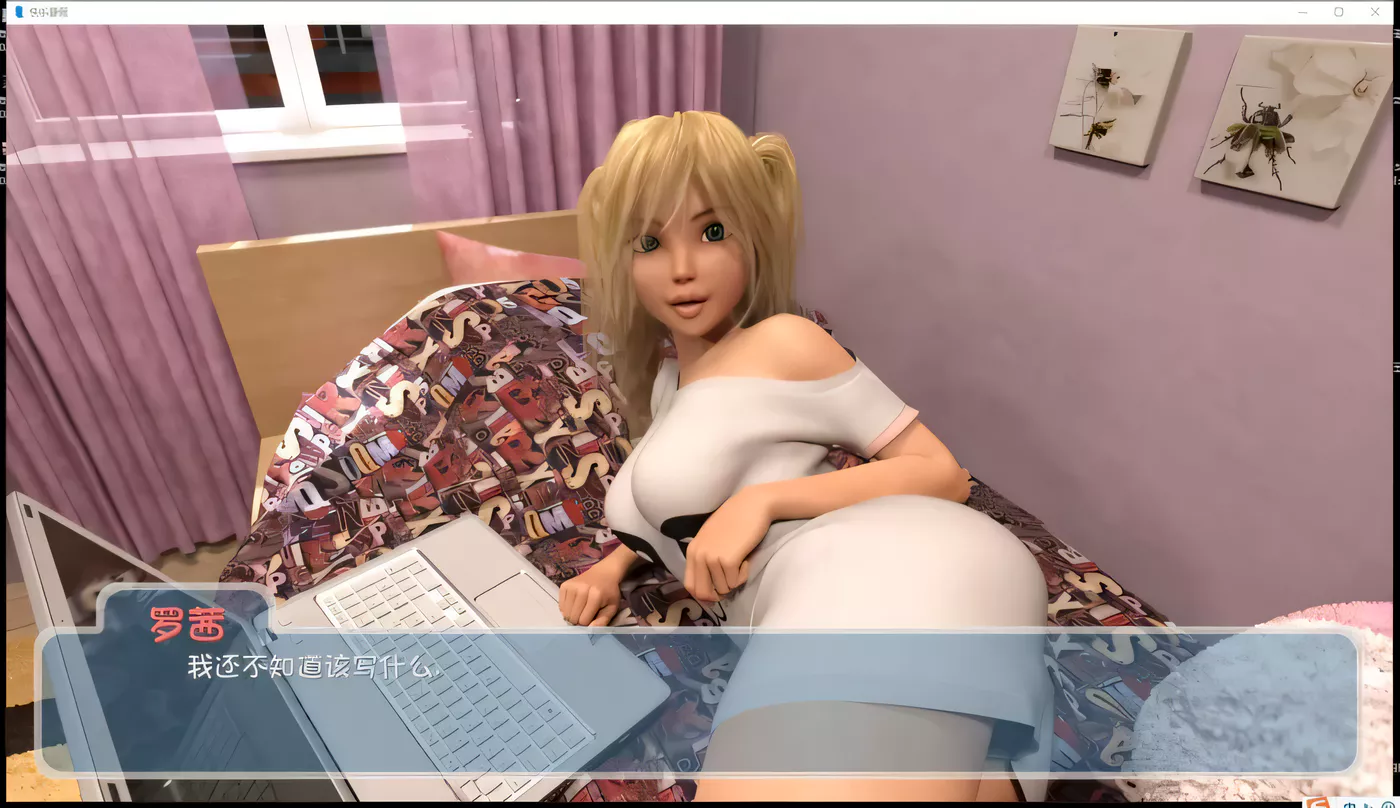This screenshot has width=1400, height=808.
Task: Click the orange "S" watermark logo at bottom right
Action: 1317,803
